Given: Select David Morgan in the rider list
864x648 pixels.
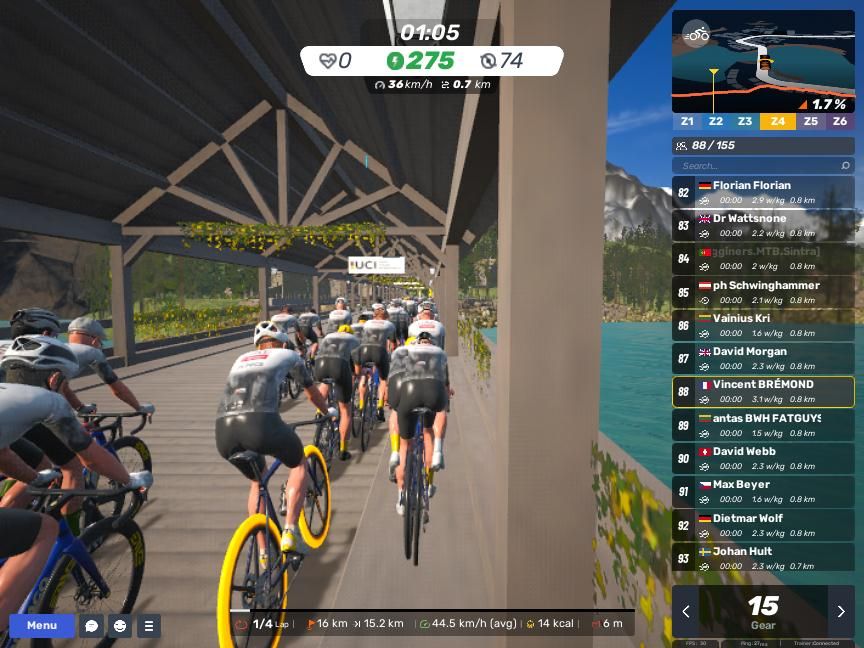Looking at the screenshot, I should pos(763,358).
